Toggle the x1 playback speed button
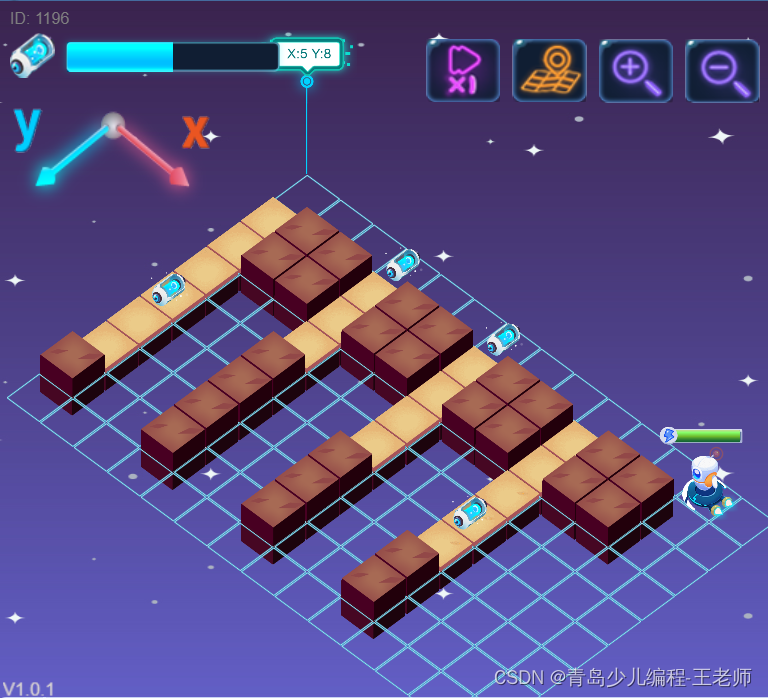The image size is (768, 698). tap(462, 70)
